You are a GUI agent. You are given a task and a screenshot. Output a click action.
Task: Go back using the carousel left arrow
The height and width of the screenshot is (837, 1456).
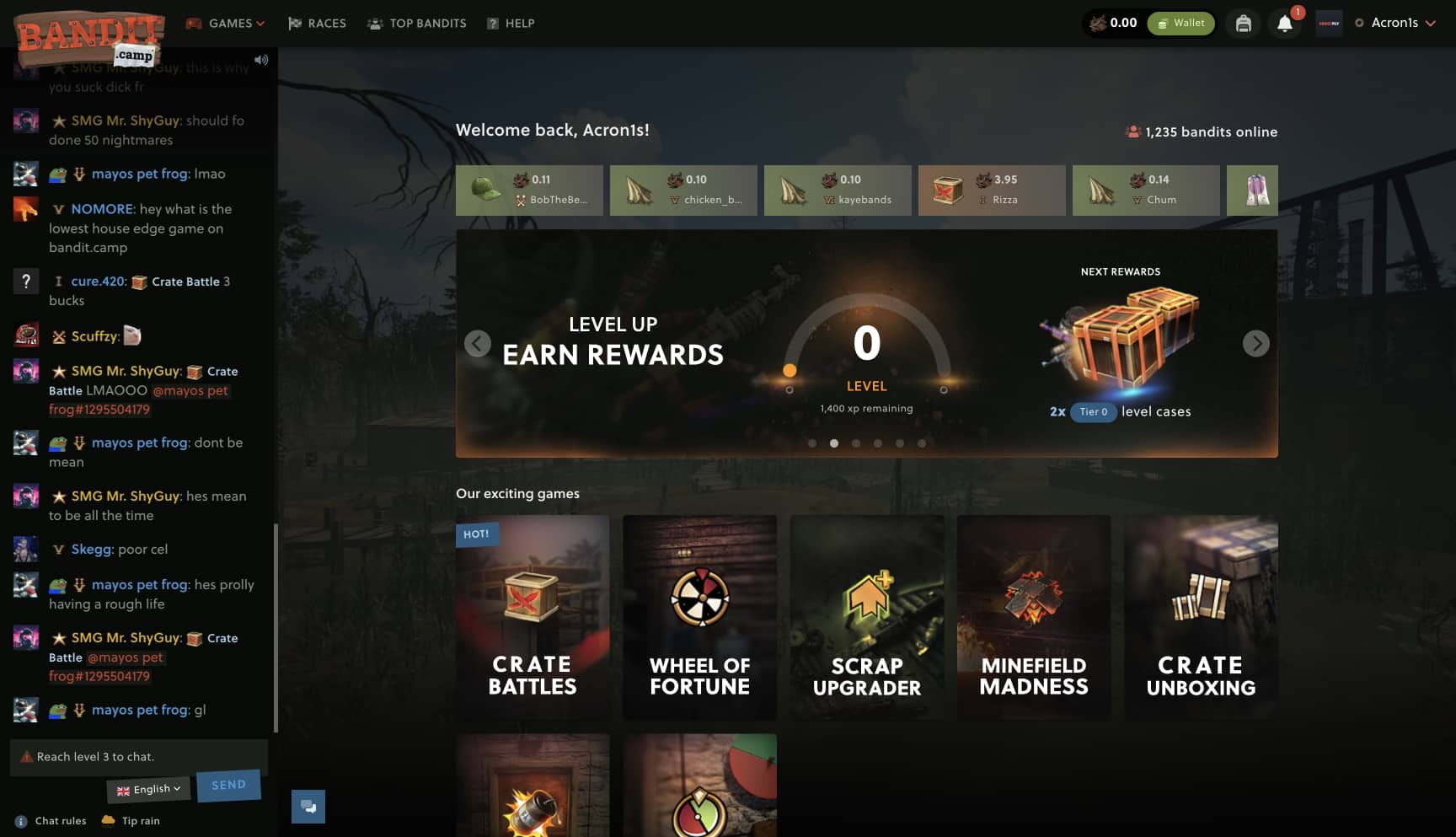(478, 343)
